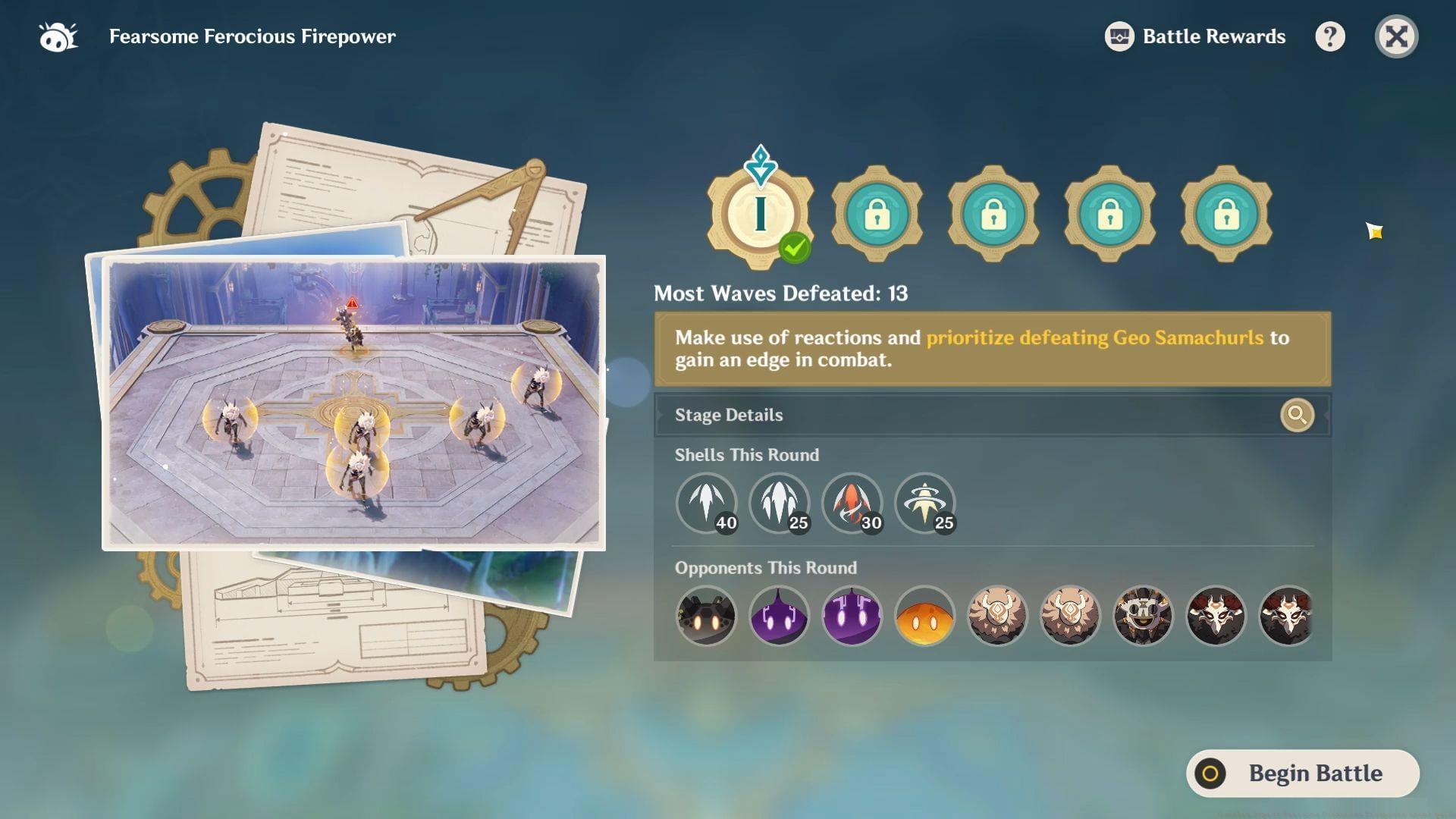Viewport: 1456px width, 819px height.
Task: Click the help question mark icon
Action: click(x=1331, y=36)
